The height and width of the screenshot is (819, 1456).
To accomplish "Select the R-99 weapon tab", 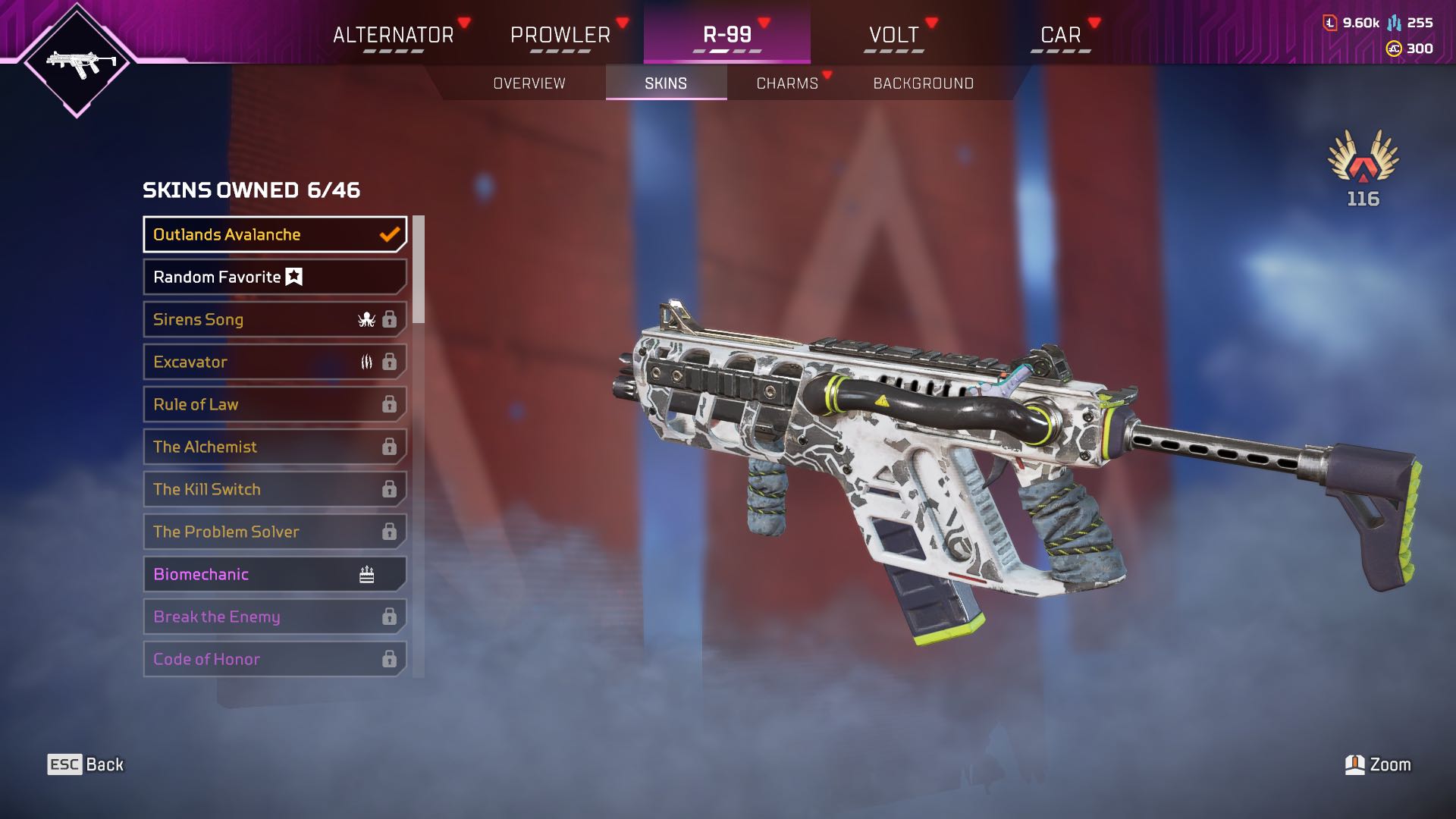I will pyautogui.click(x=726, y=36).
